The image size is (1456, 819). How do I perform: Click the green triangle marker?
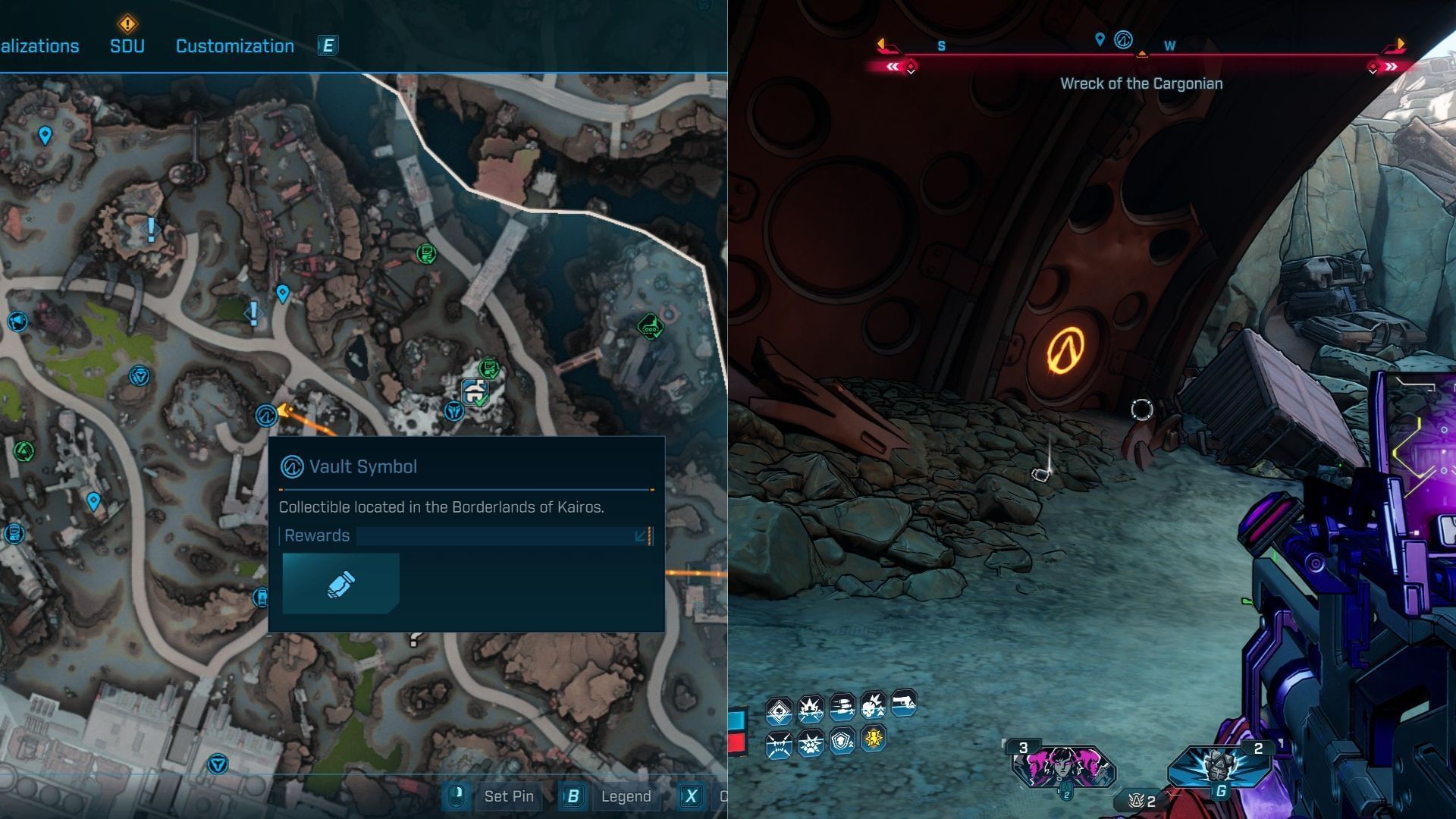click(24, 452)
